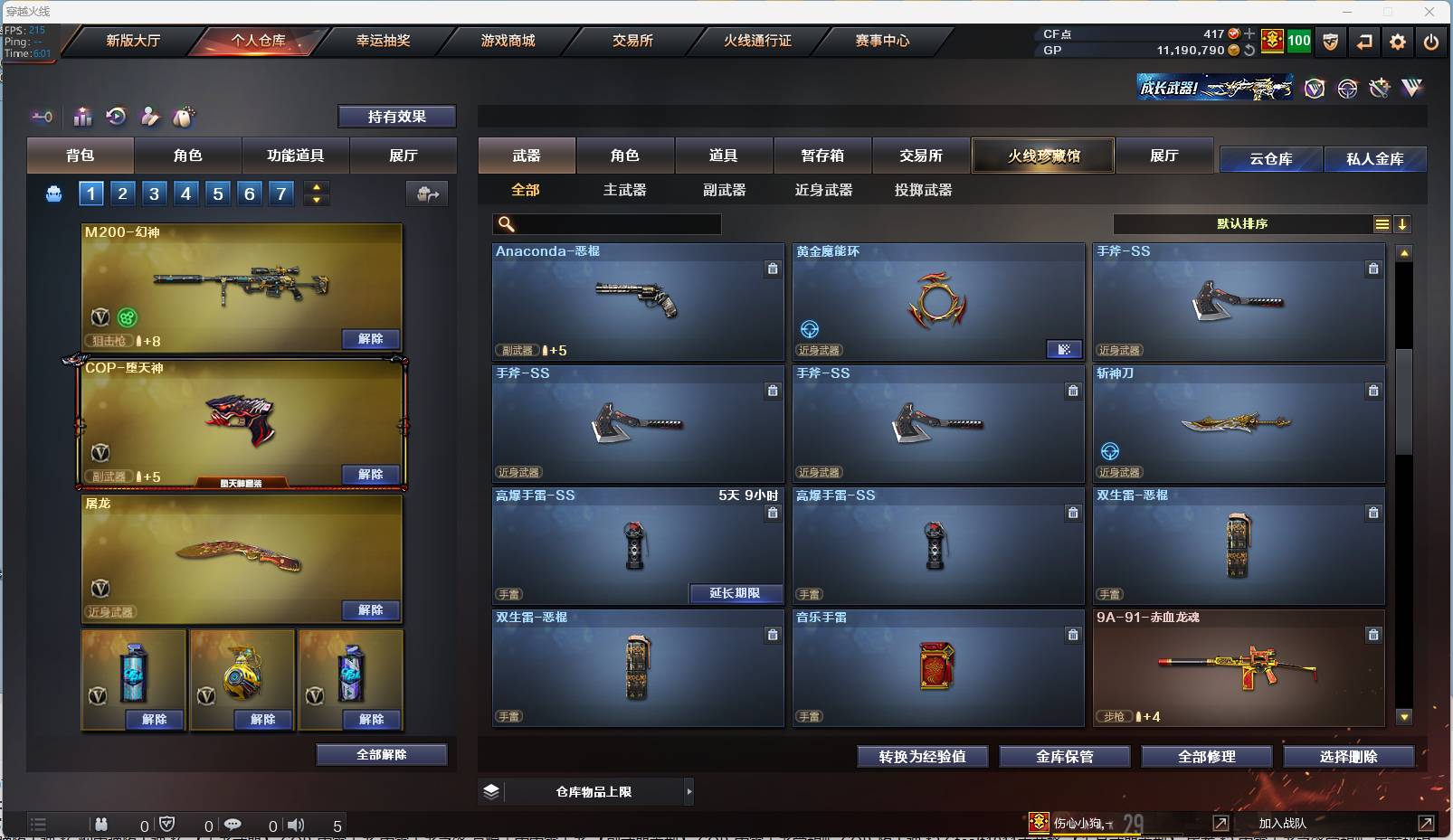Viewport: 1453px width, 840px height.
Task: Open the settings gear icon
Action: click(1398, 42)
